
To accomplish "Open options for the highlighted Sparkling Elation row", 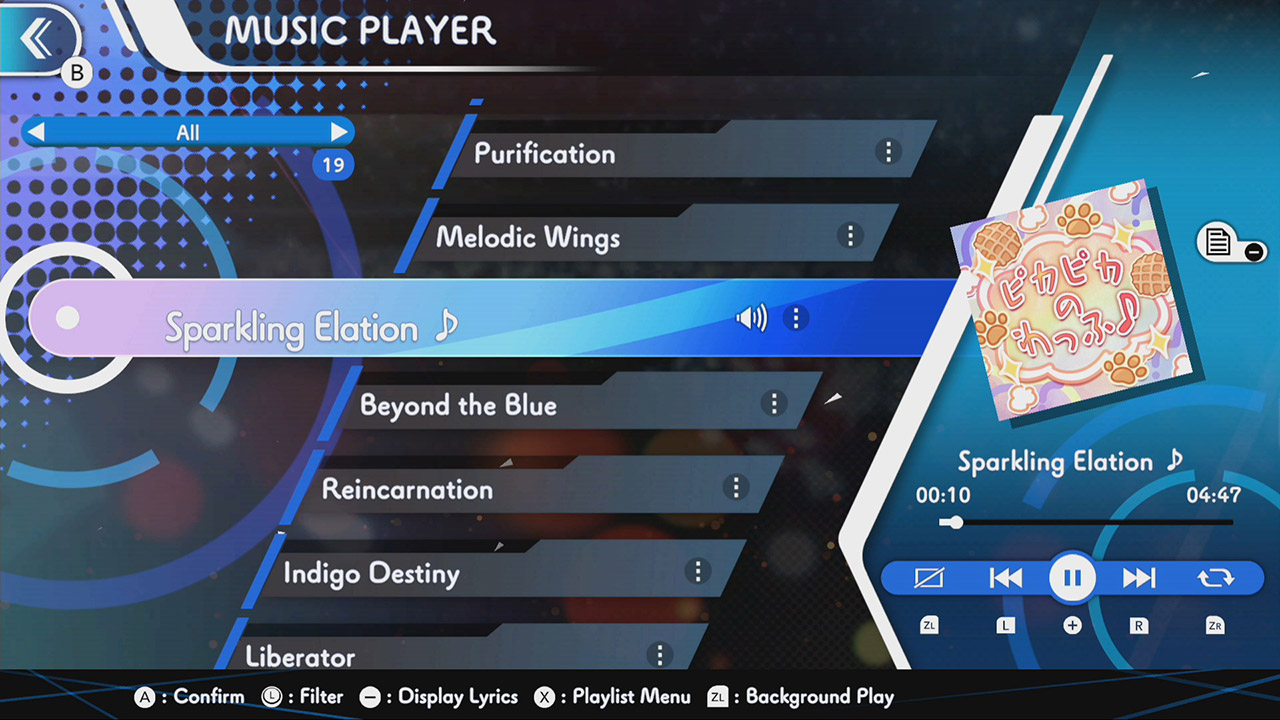I will pyautogui.click(x=796, y=318).
